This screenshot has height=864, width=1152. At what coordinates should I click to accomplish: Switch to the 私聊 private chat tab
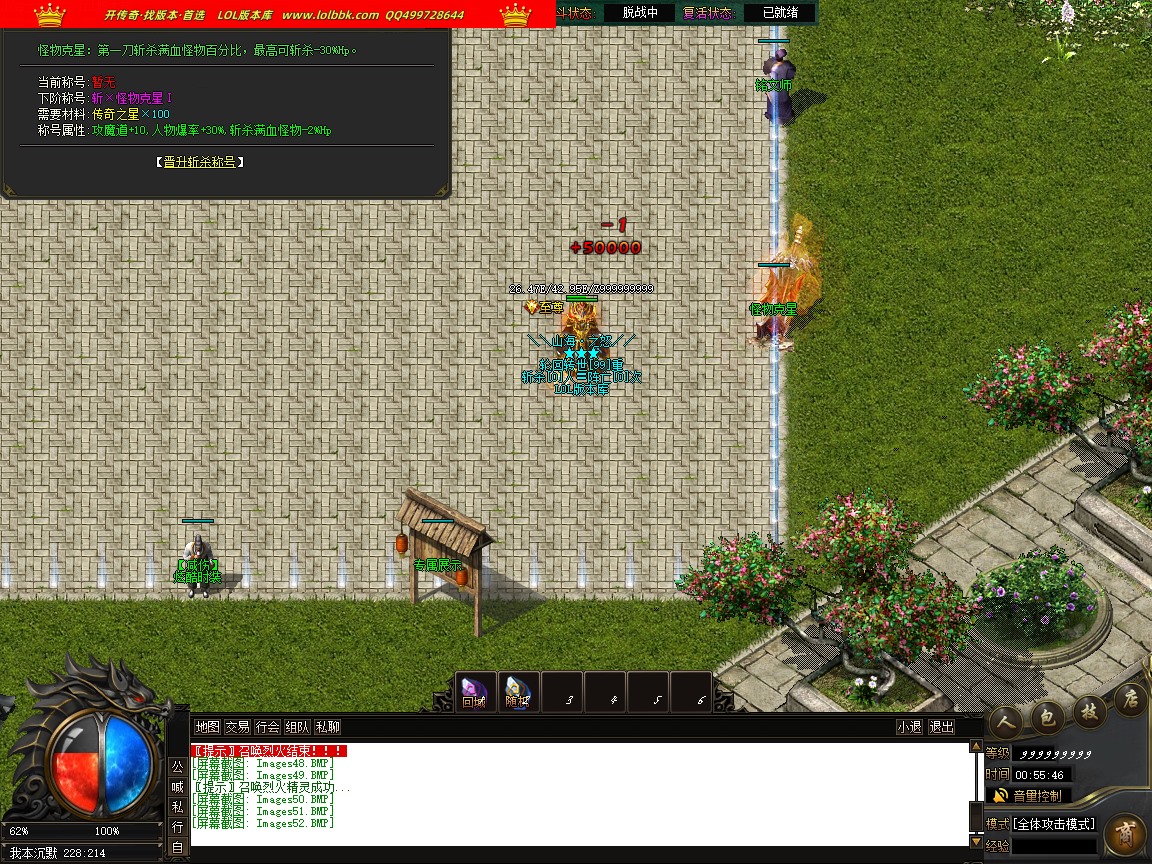click(x=327, y=727)
